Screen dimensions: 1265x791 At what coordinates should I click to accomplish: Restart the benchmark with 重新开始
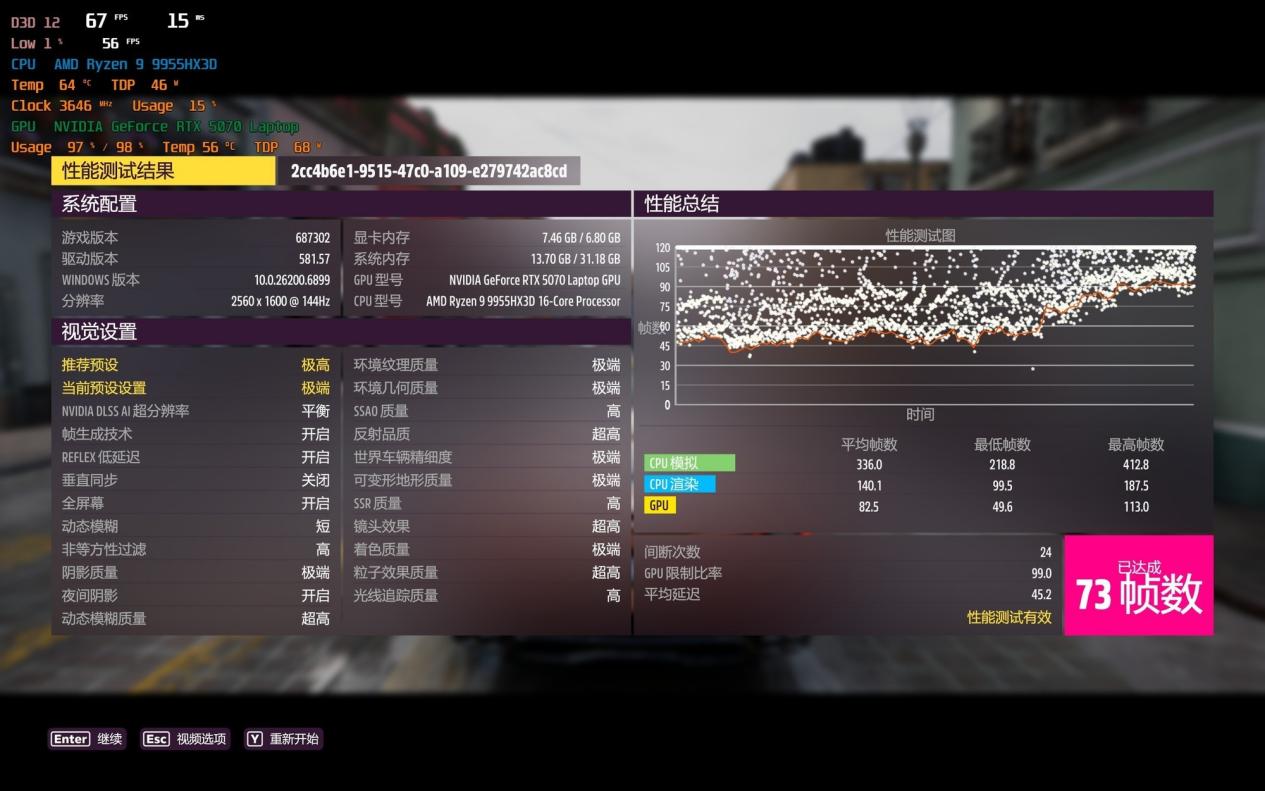click(x=283, y=739)
